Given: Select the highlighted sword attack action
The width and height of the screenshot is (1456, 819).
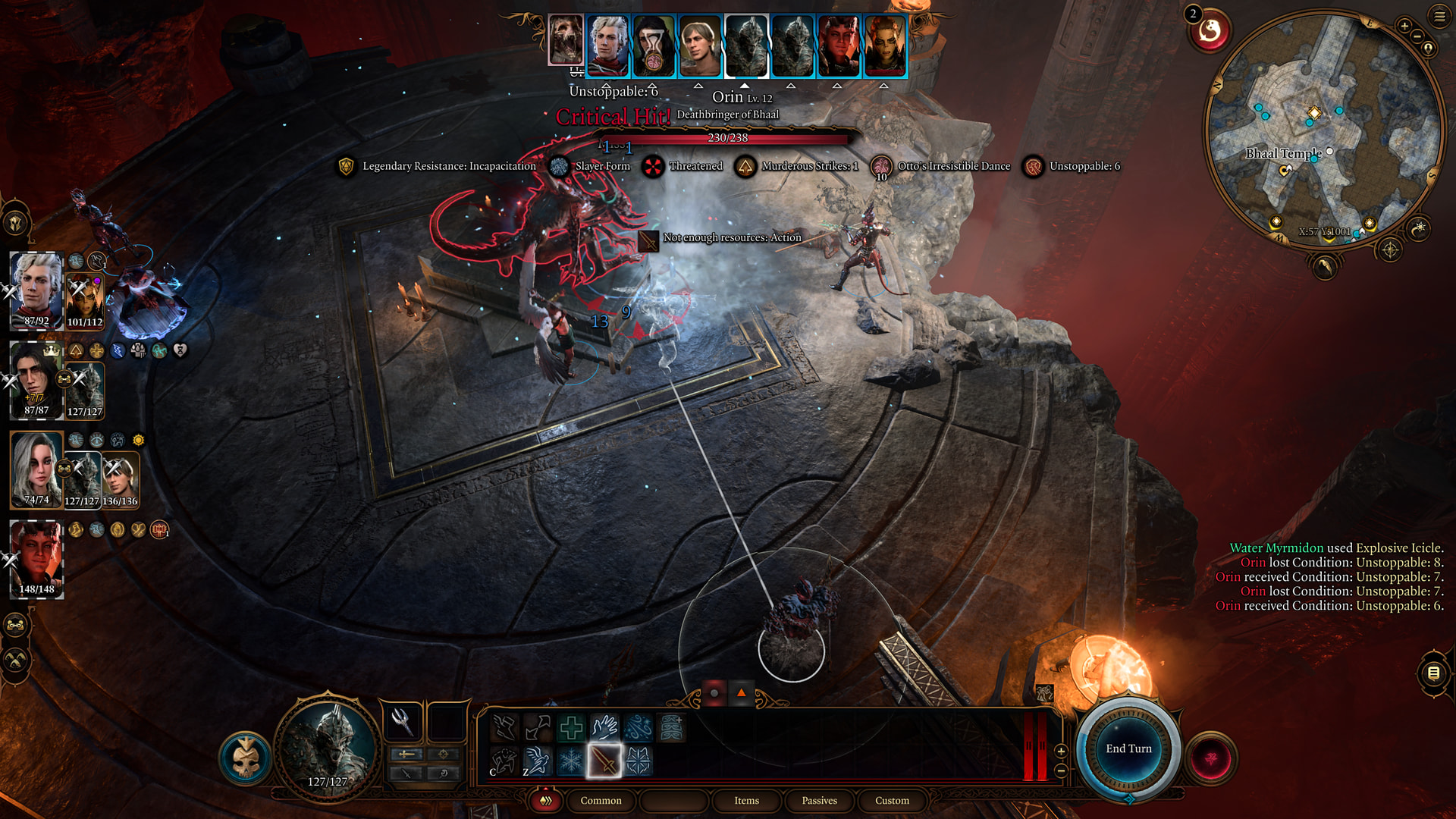Looking at the screenshot, I should (x=604, y=761).
